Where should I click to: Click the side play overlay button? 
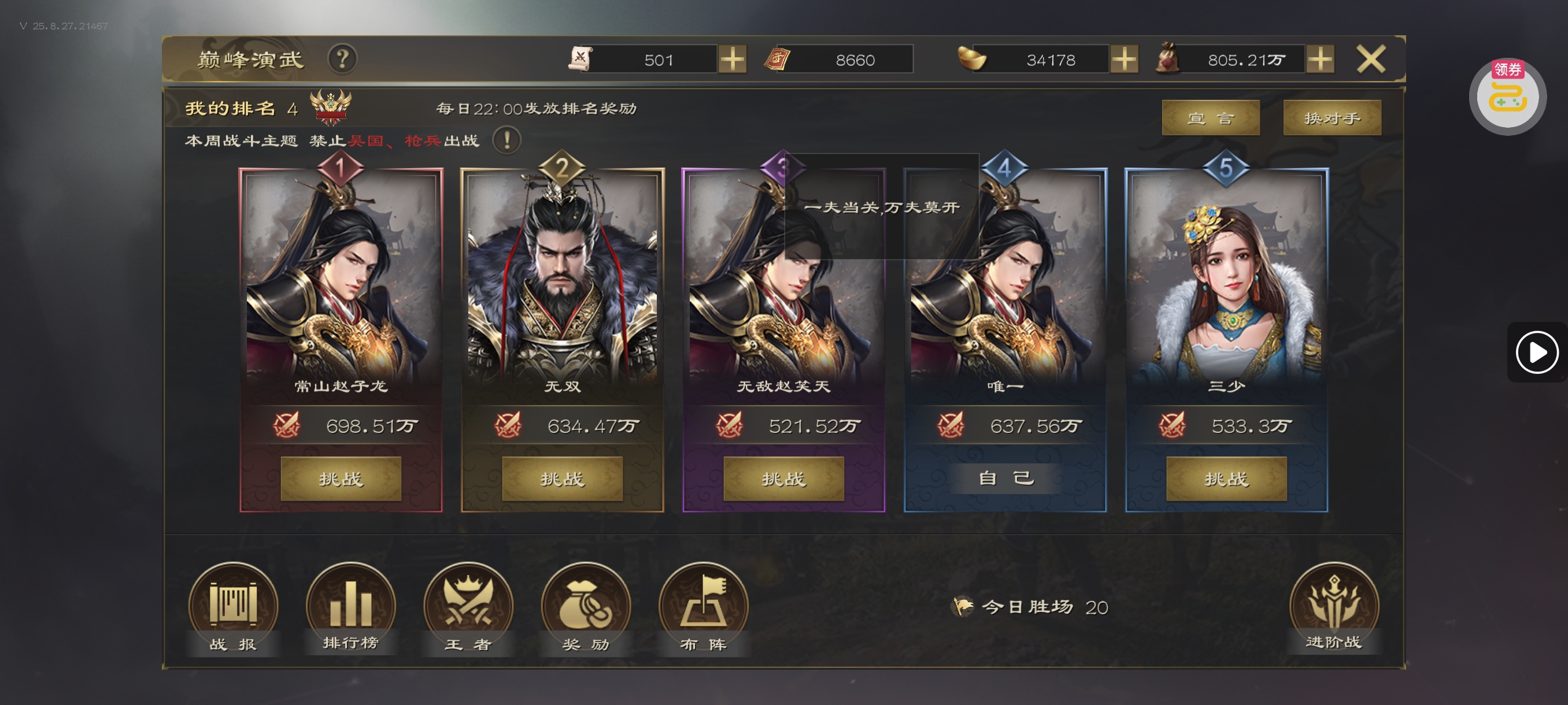1536,352
